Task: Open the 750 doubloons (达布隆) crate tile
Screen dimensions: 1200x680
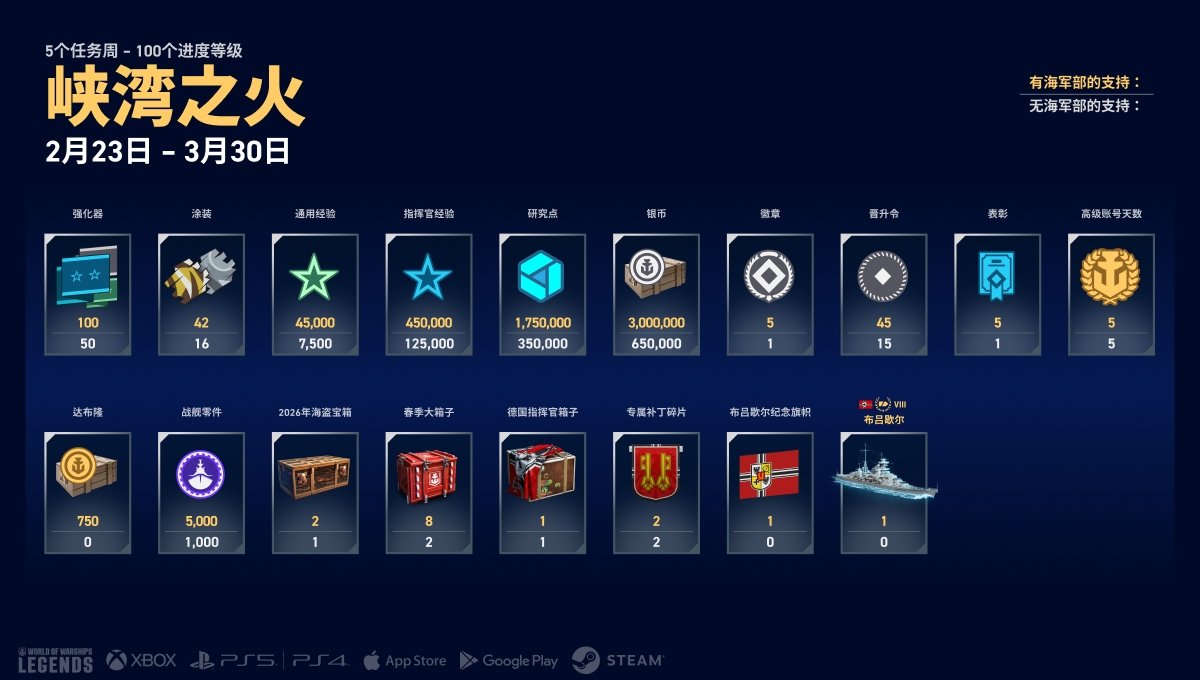Action: [88, 492]
